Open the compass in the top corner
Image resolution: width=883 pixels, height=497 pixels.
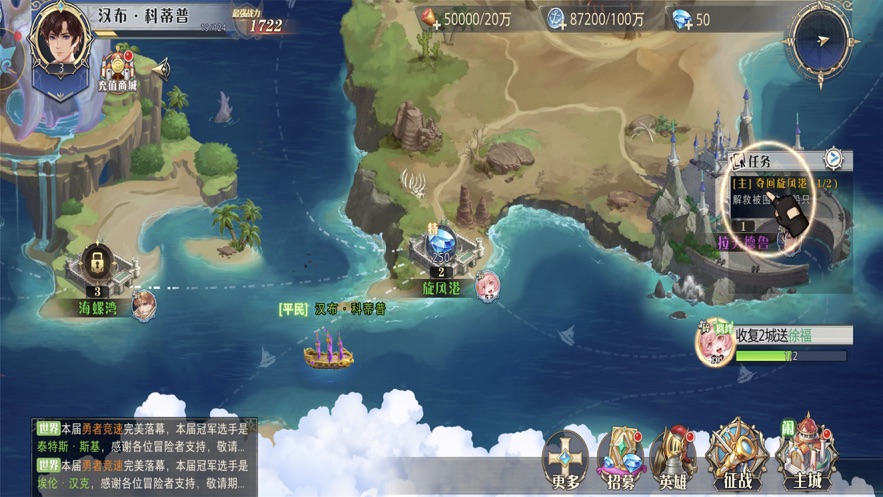click(x=822, y=41)
